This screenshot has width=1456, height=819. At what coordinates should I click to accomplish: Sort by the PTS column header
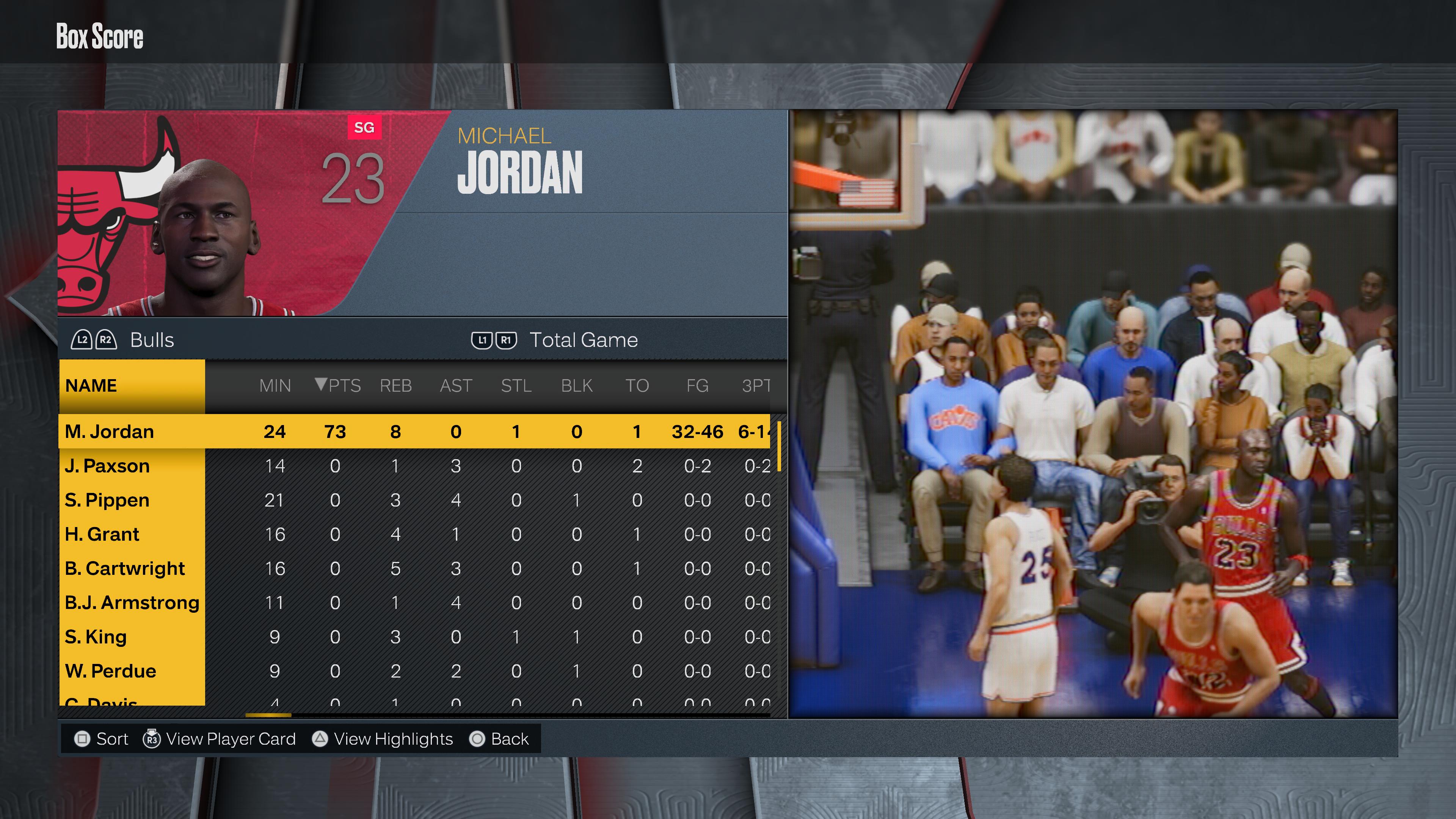[338, 386]
